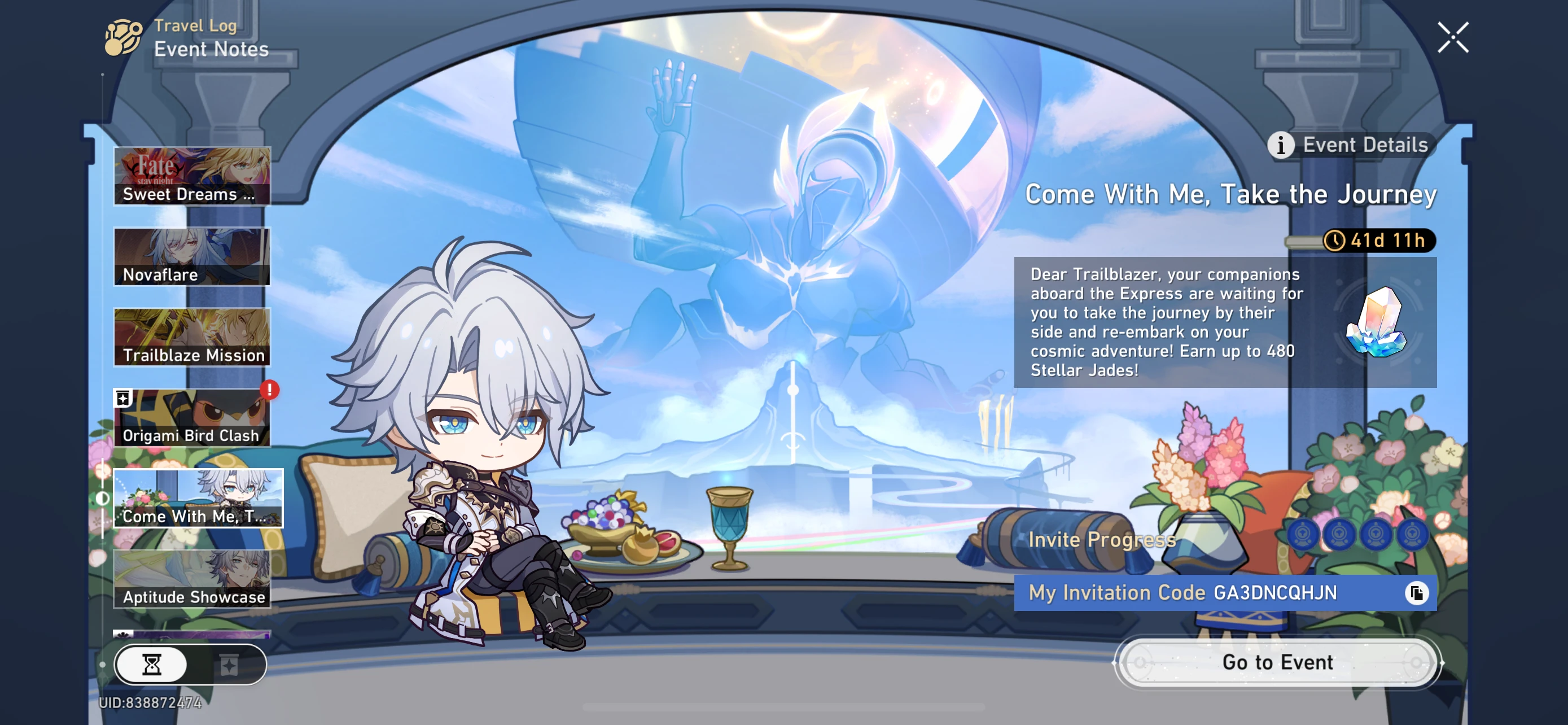
Task: Select the Novaflare event tab
Action: (x=191, y=256)
